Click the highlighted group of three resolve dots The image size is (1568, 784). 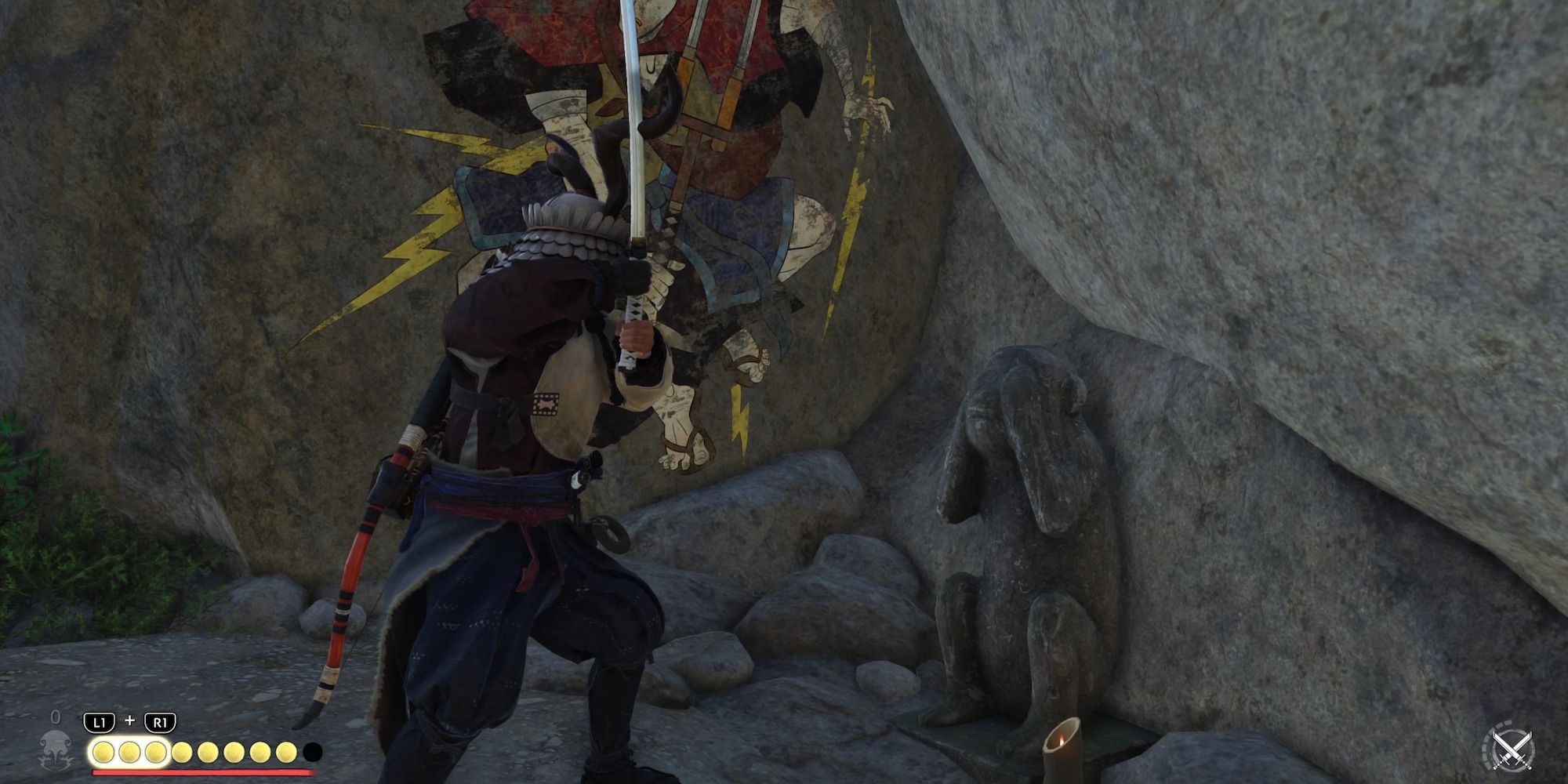point(130,752)
